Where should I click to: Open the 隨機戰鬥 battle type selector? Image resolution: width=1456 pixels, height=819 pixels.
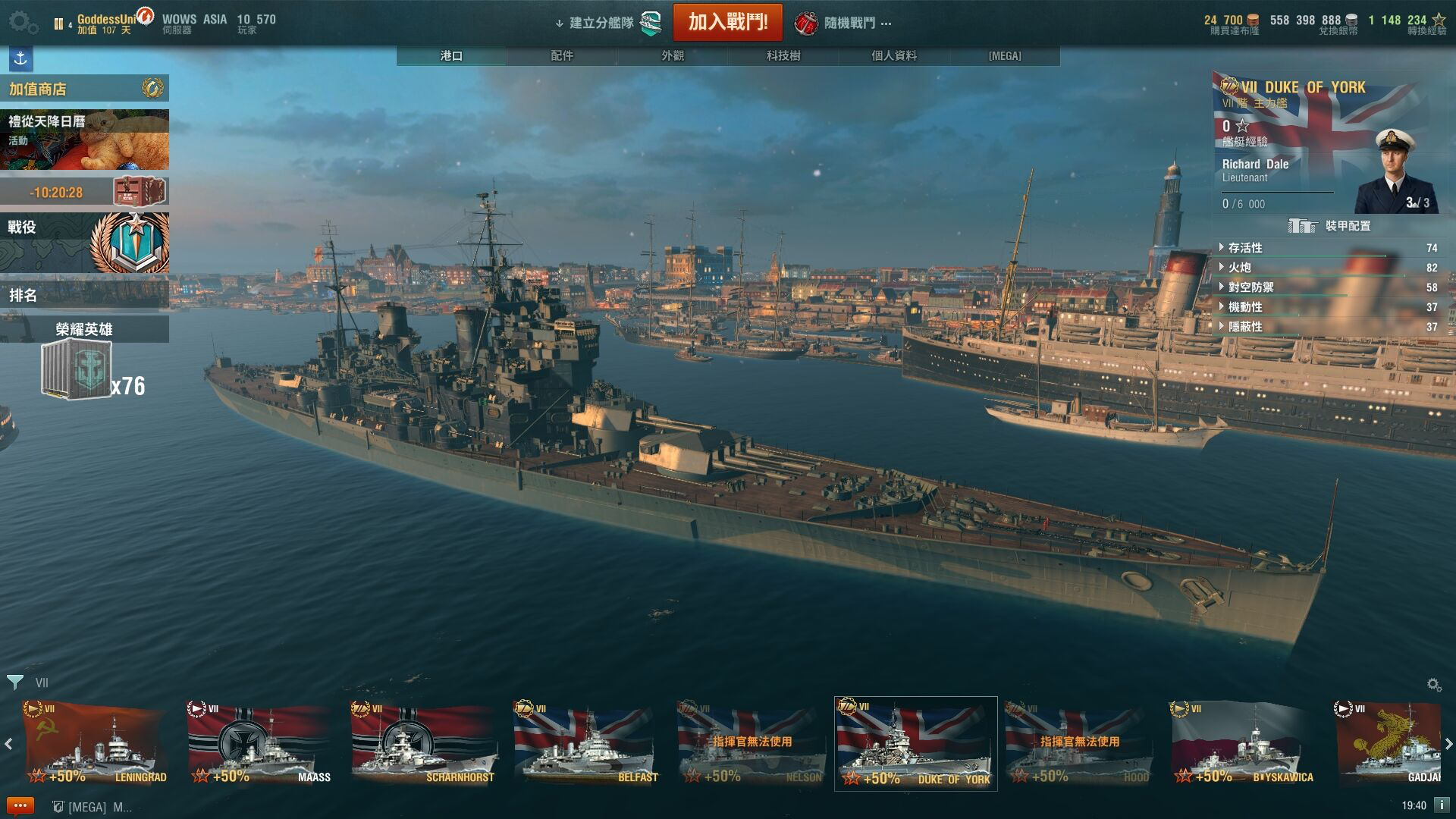843,23
